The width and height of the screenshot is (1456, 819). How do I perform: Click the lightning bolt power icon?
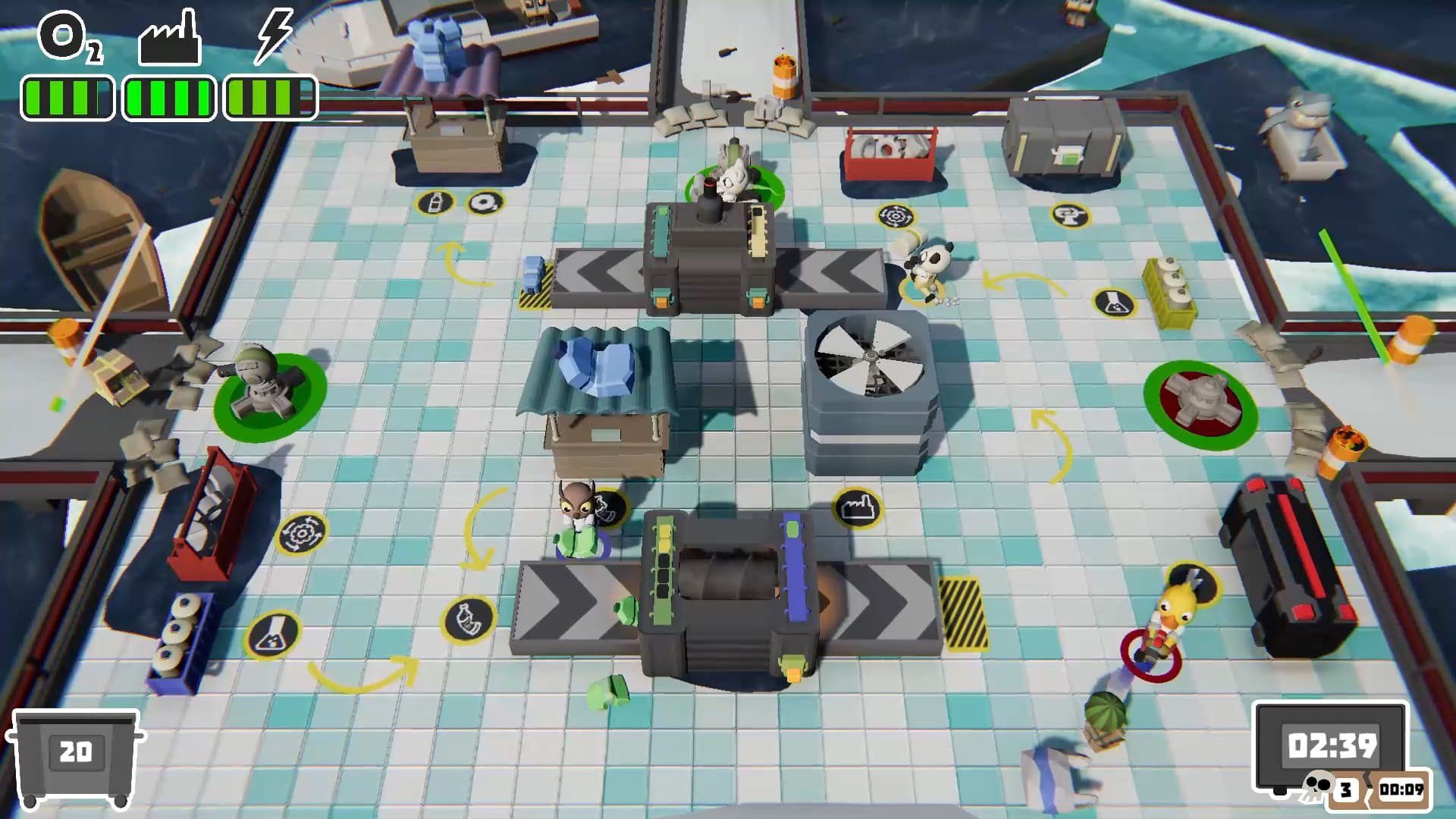click(273, 36)
